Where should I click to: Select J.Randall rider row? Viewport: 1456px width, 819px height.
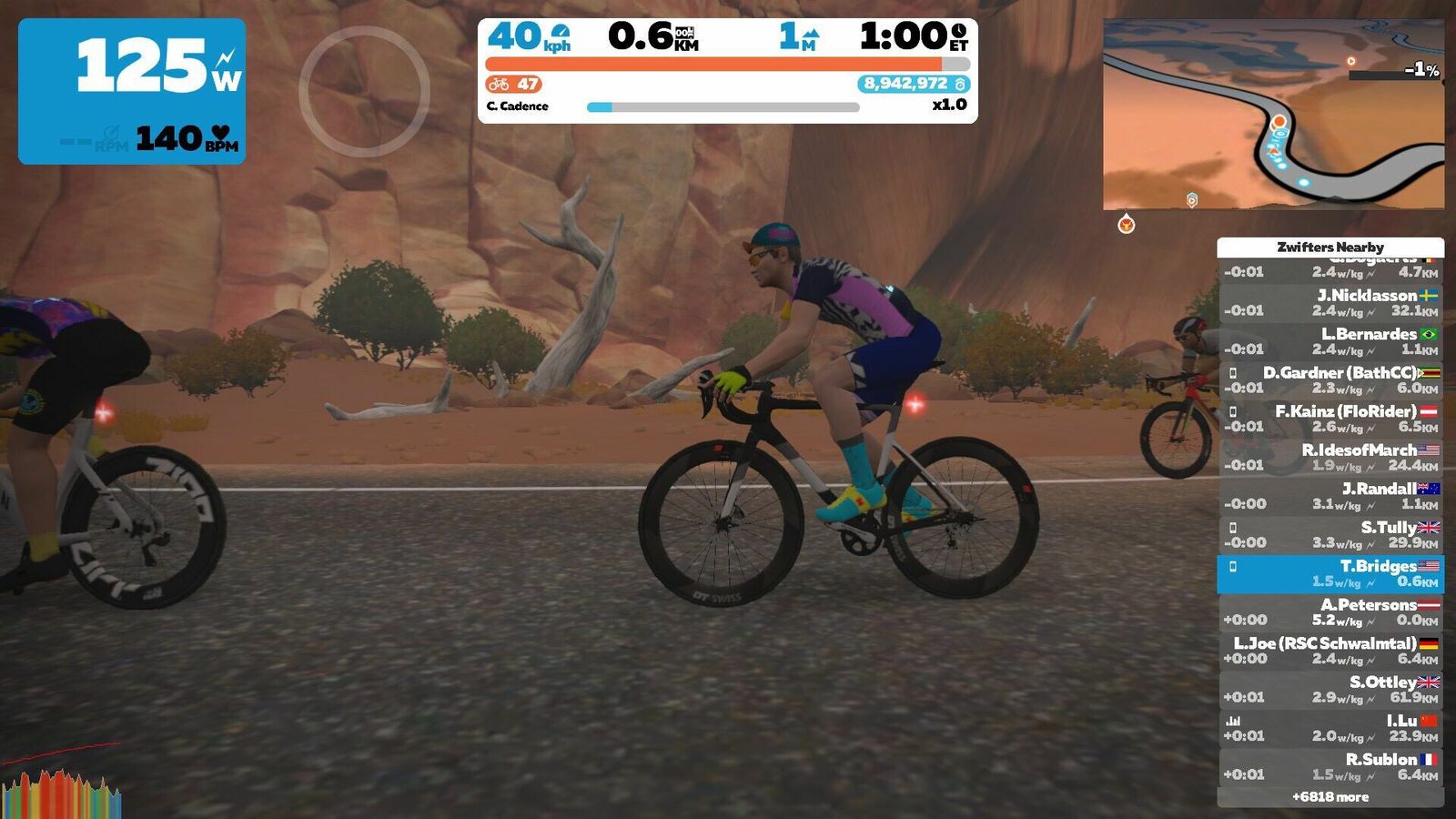1330,496
